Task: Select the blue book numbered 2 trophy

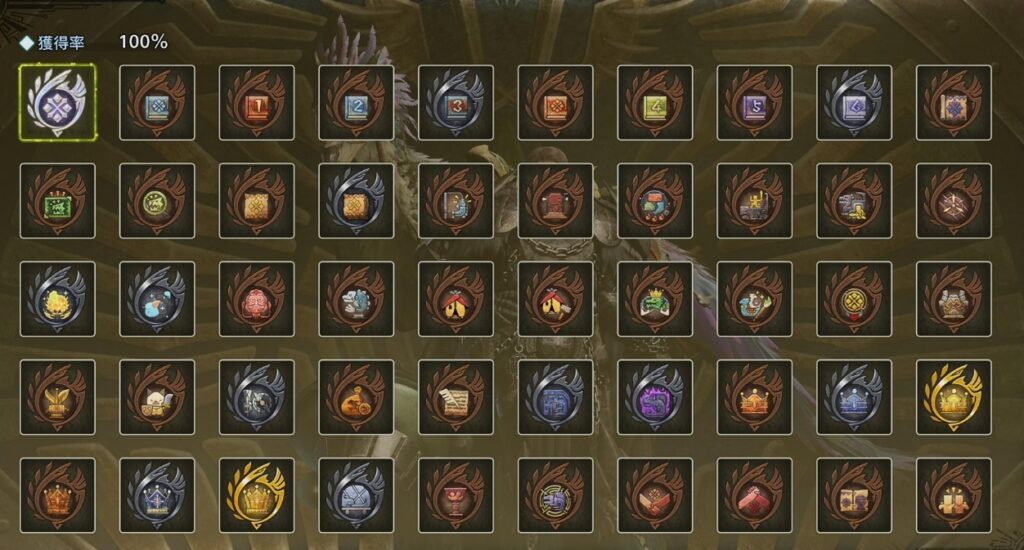Action: [x=356, y=102]
